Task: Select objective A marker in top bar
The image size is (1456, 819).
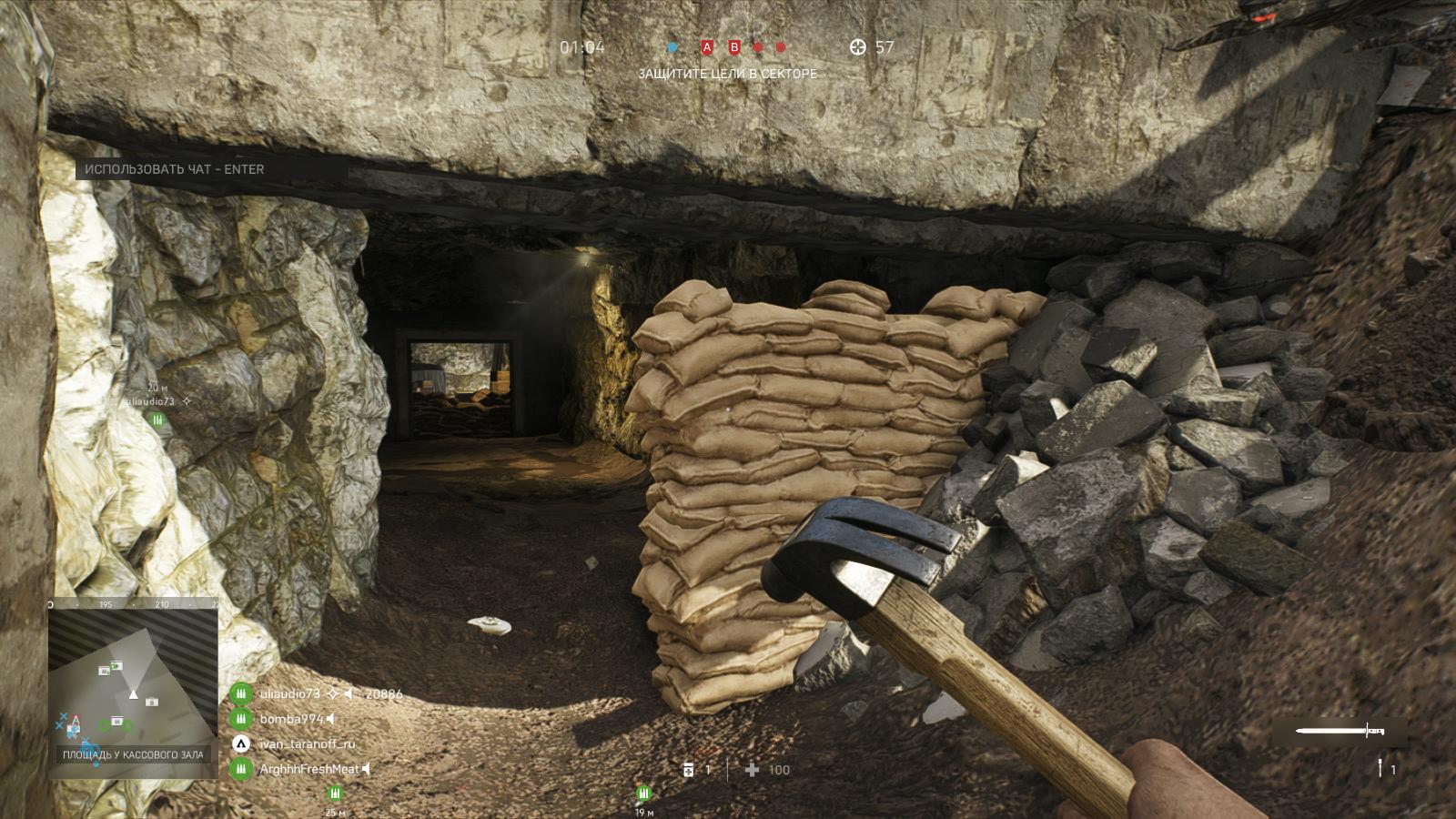Action: (x=707, y=47)
